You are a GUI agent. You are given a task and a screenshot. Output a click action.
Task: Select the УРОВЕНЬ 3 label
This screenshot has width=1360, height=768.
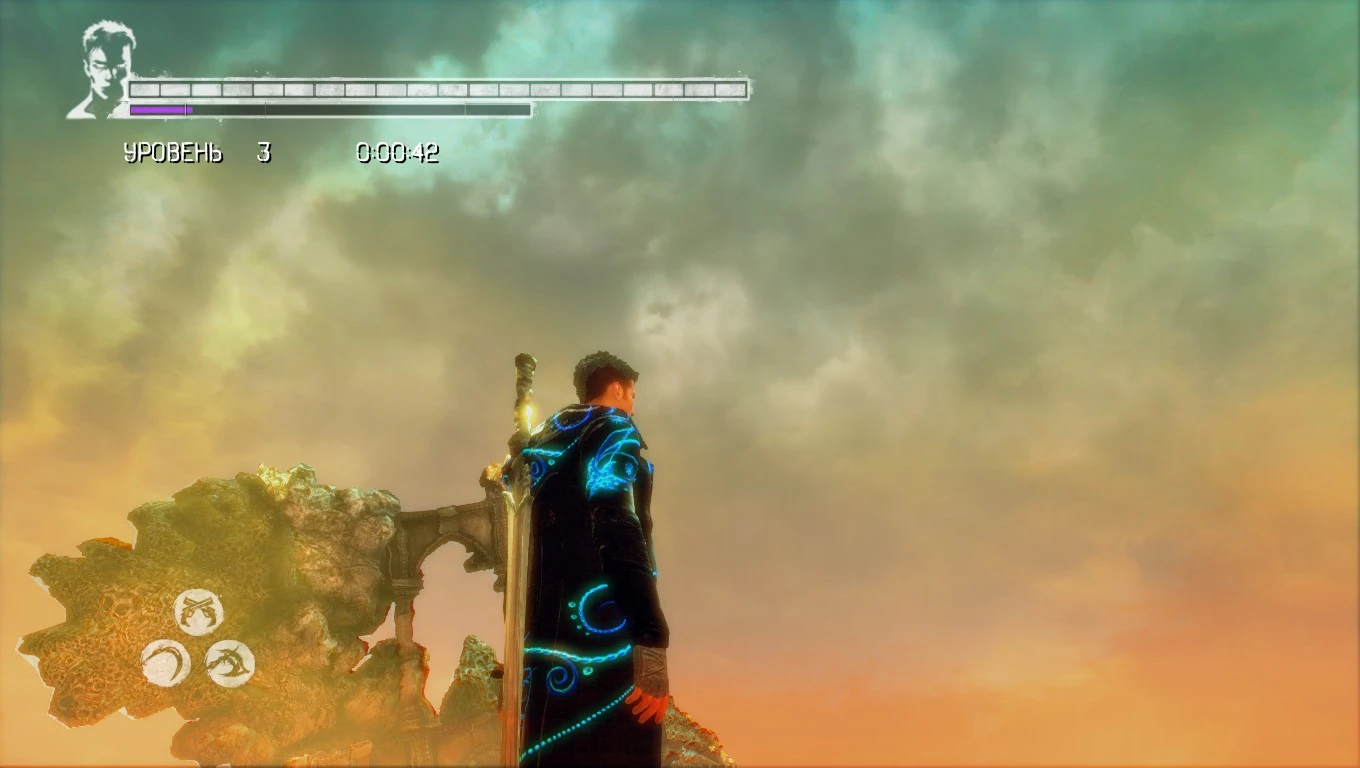(x=195, y=152)
